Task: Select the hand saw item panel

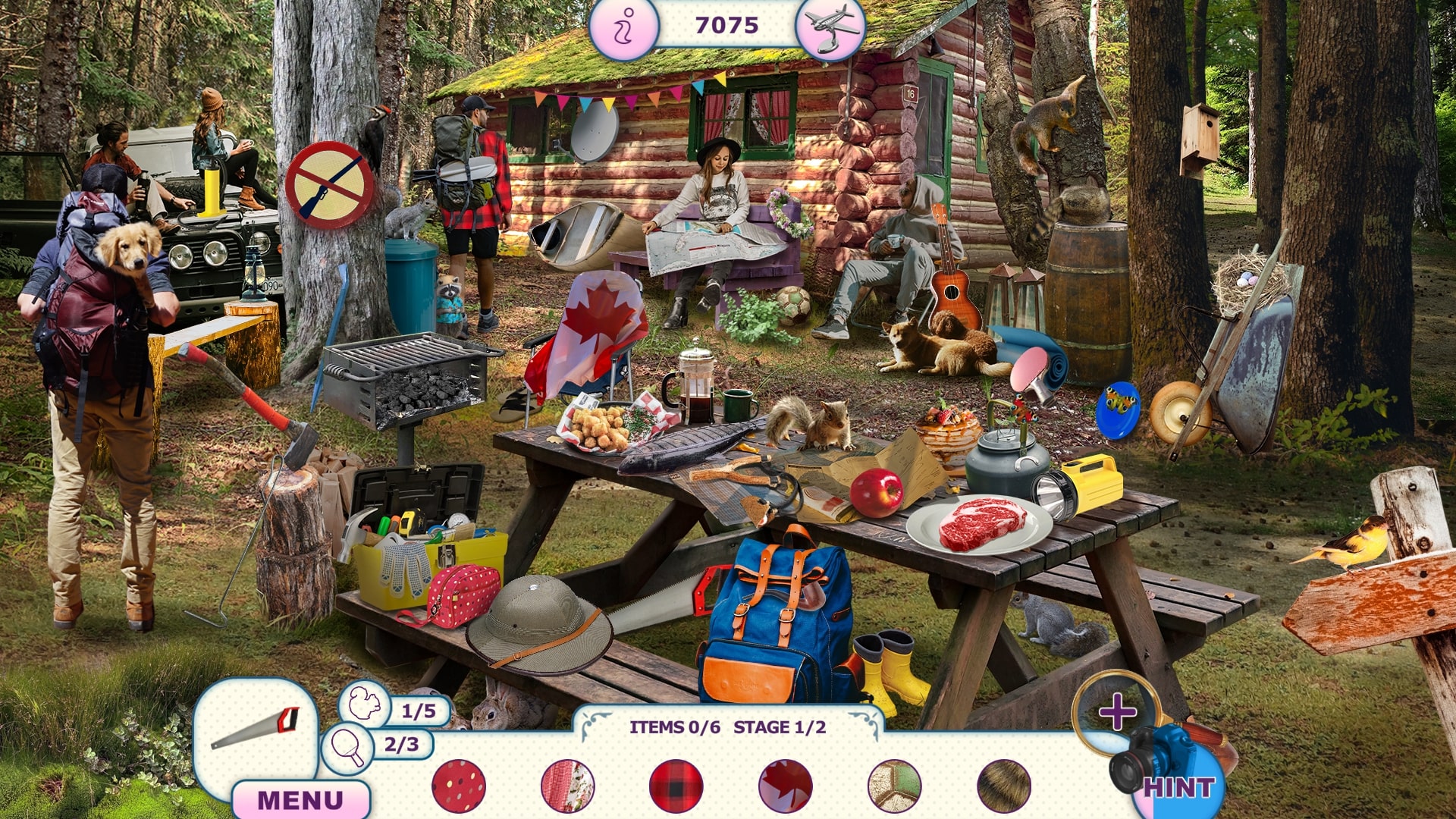Action: 256,729
